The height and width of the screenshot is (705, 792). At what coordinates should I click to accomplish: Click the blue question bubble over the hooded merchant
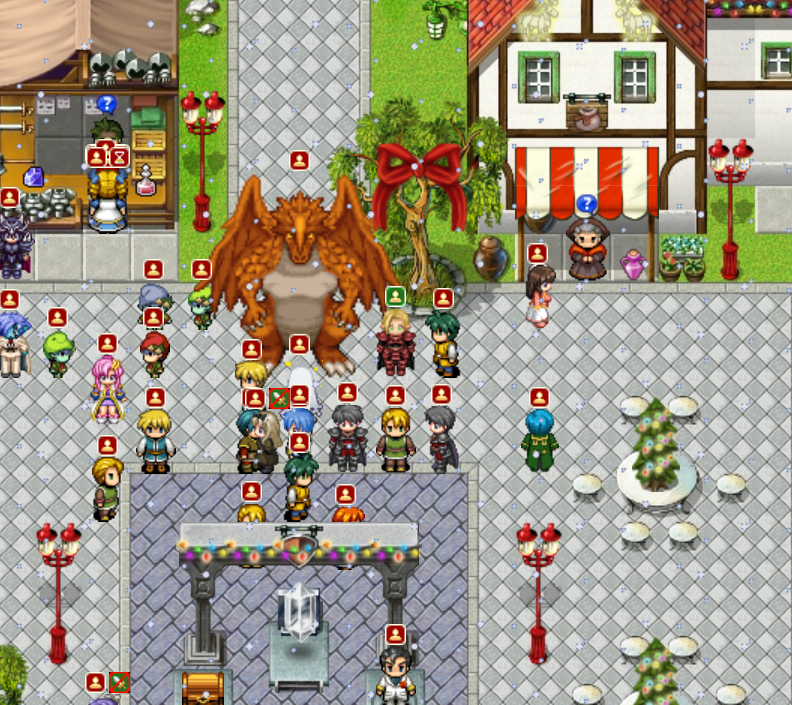587,204
